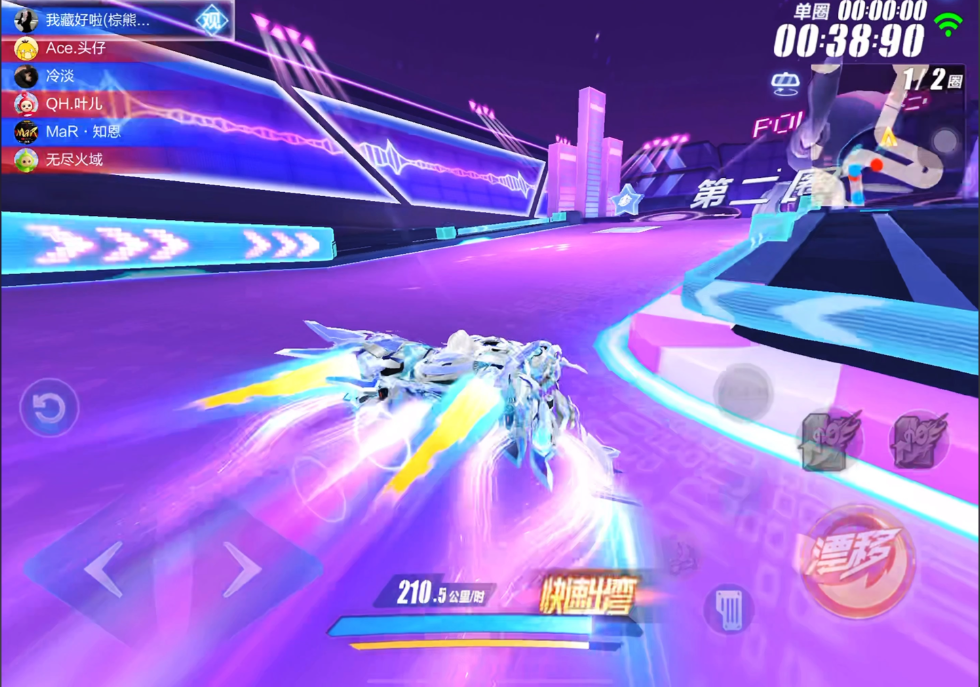Activate the left nitro boost icon
Image resolution: width=980 pixels, height=687 pixels.
click(x=826, y=441)
